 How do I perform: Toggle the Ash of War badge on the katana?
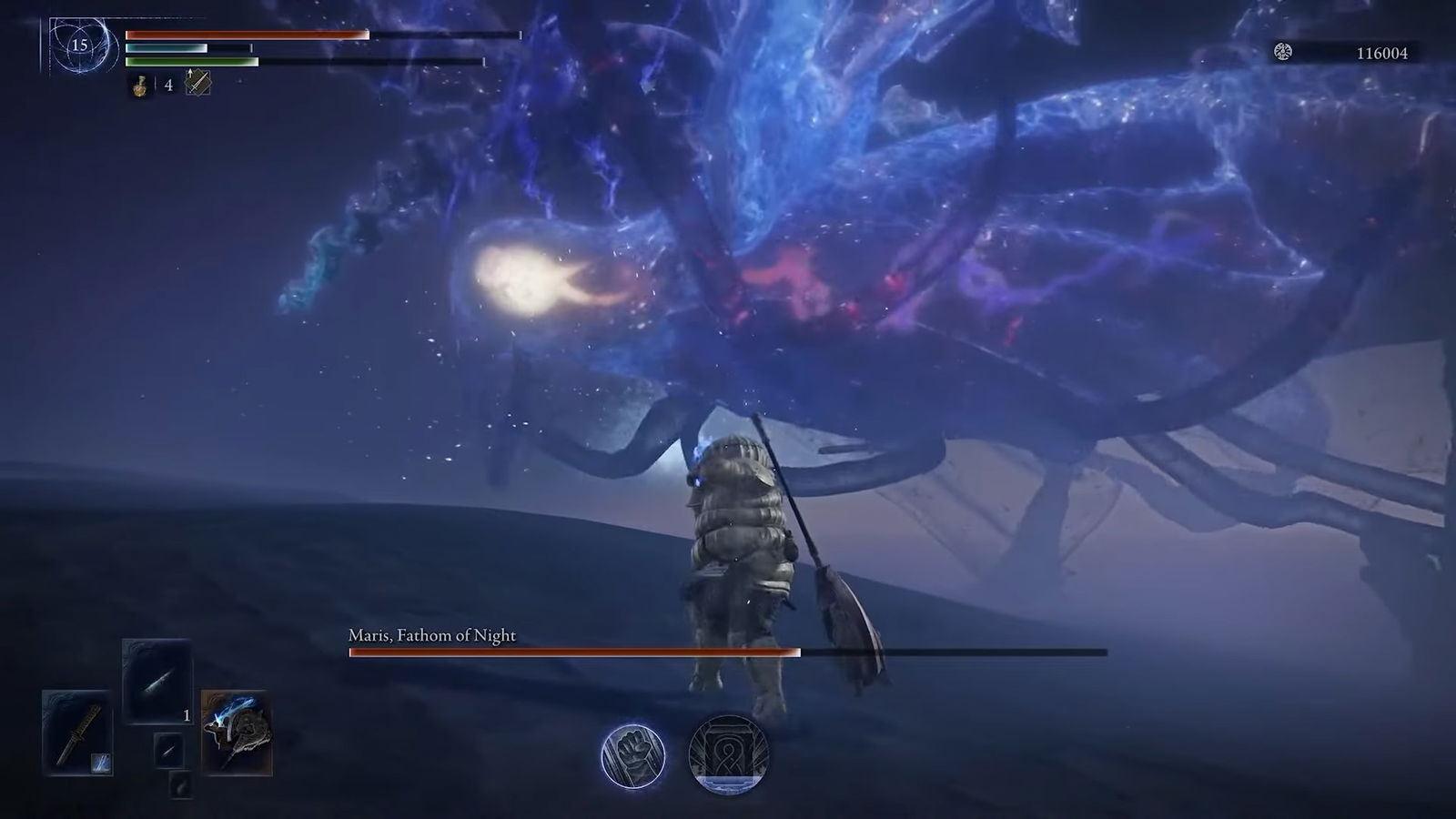[x=100, y=763]
